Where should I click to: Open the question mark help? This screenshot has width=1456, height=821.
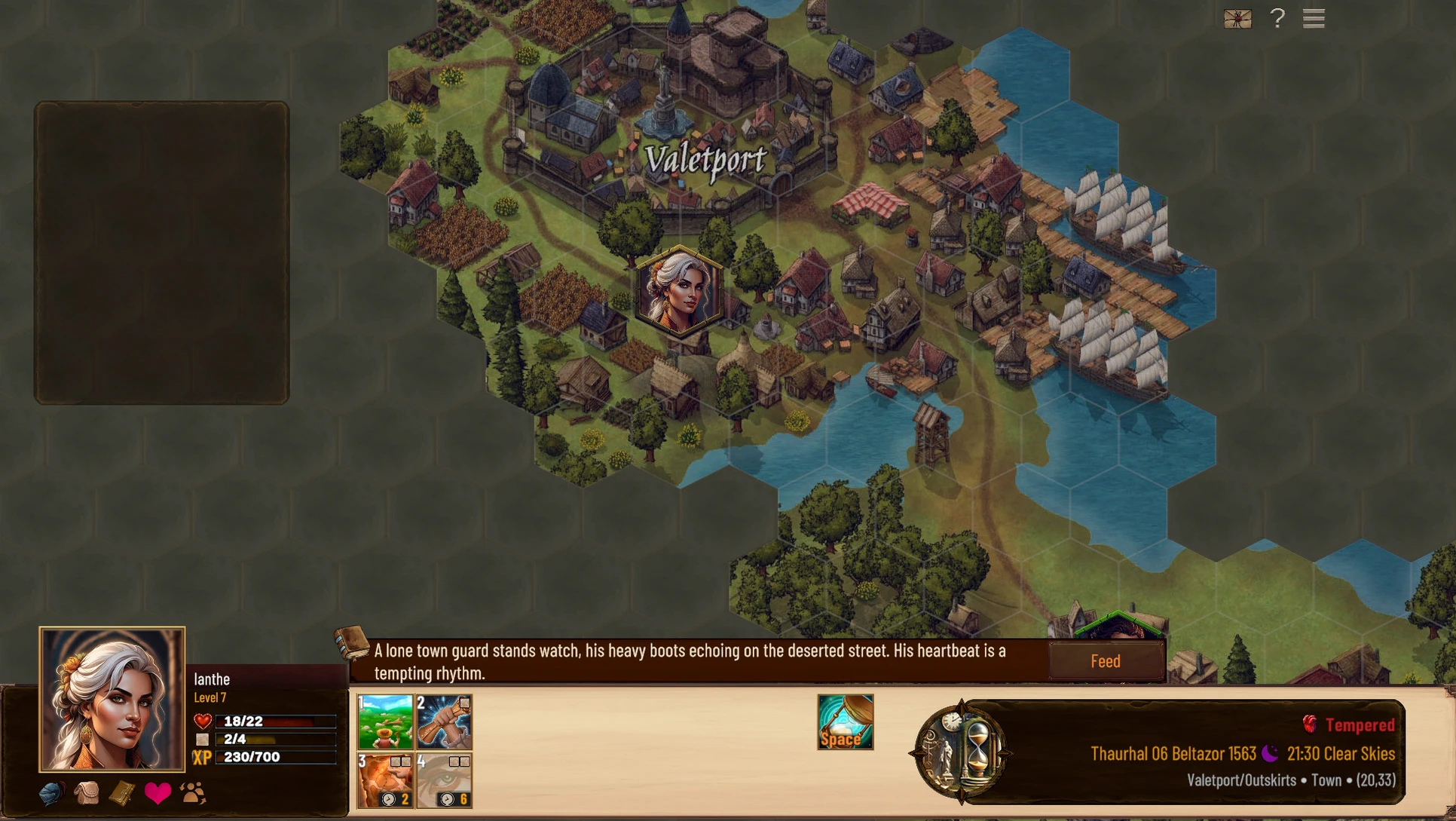[x=1277, y=18]
